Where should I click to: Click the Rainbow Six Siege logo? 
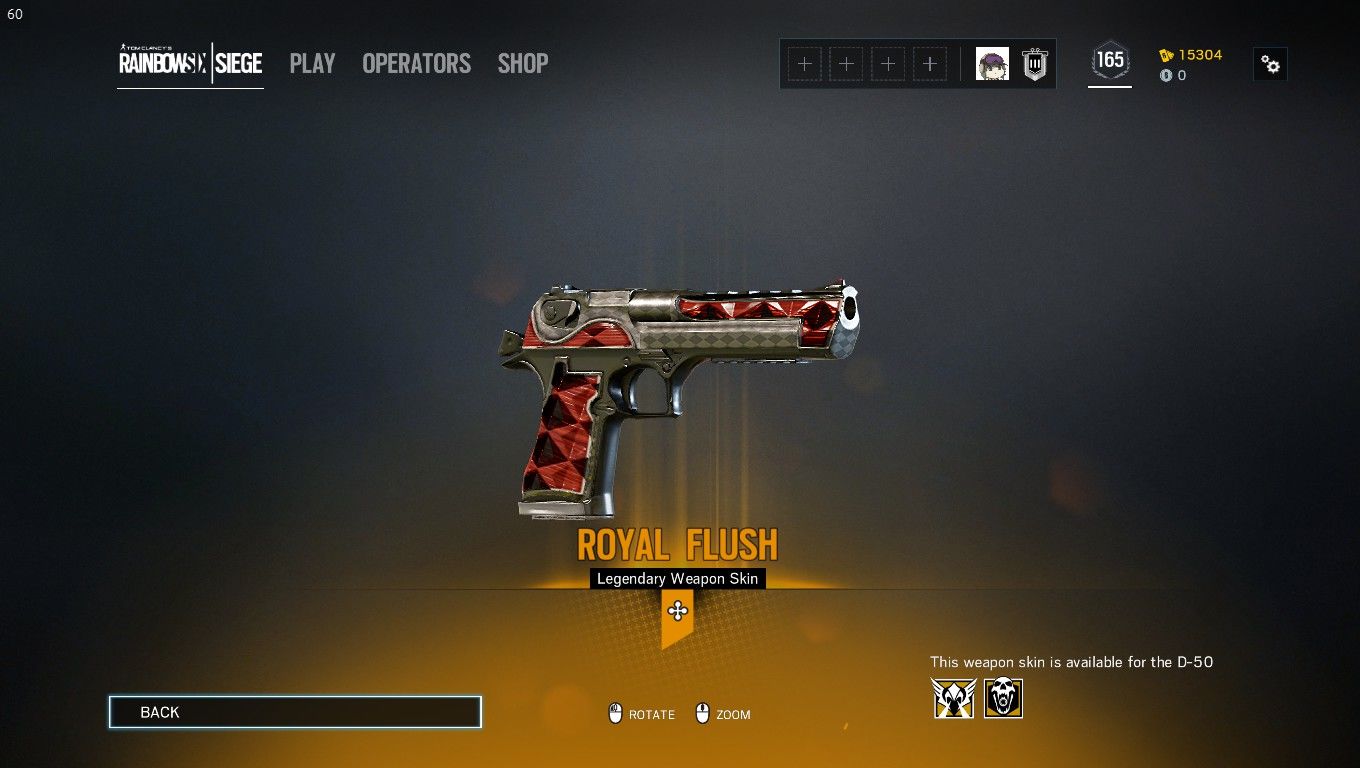point(190,63)
